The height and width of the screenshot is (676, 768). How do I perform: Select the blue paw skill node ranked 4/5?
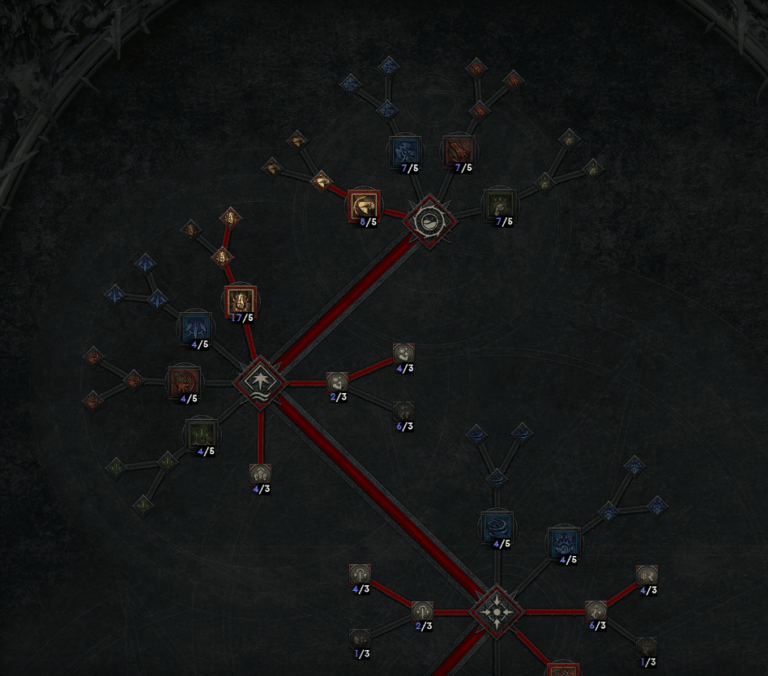[x=564, y=541]
